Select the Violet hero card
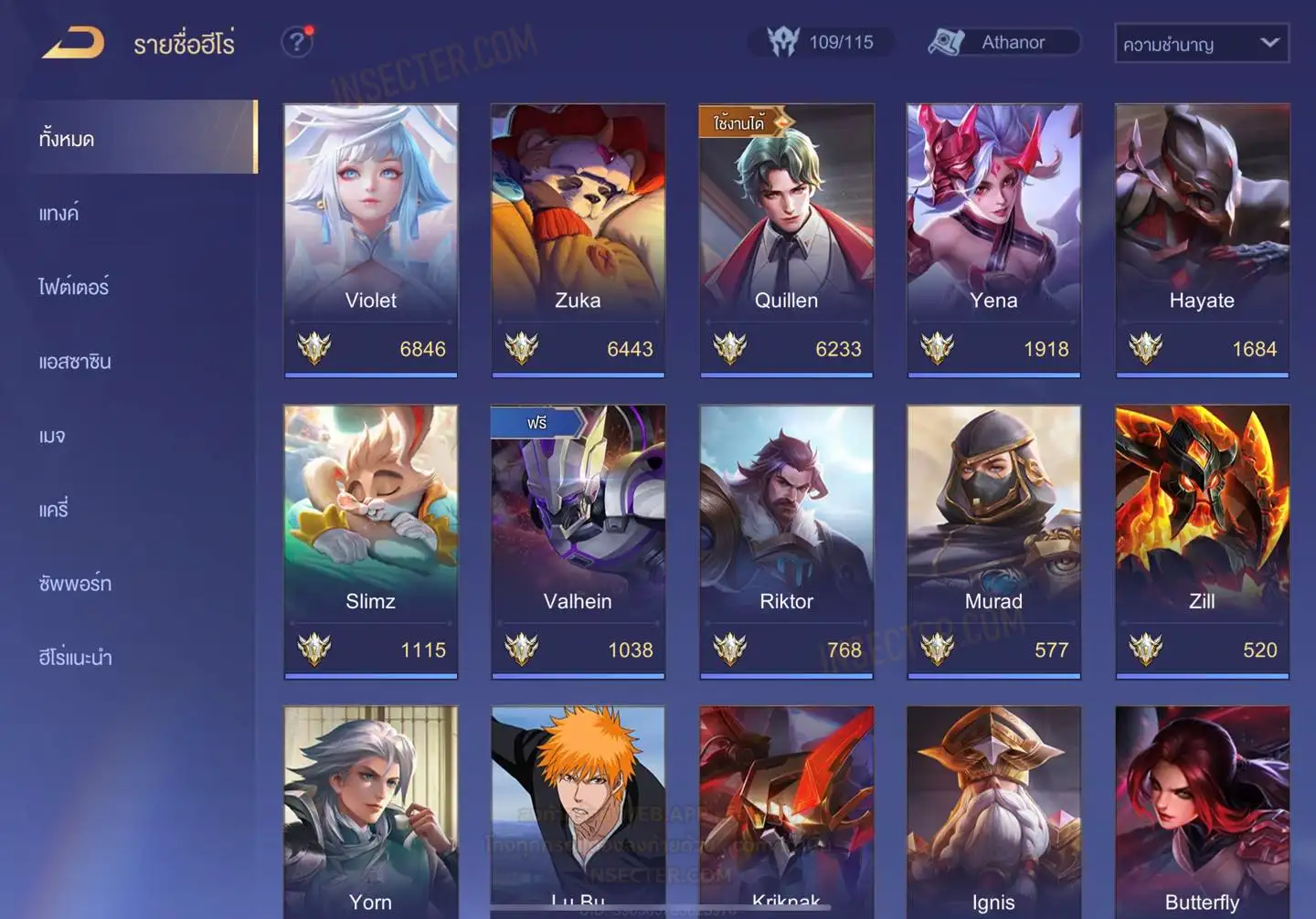 [371, 239]
